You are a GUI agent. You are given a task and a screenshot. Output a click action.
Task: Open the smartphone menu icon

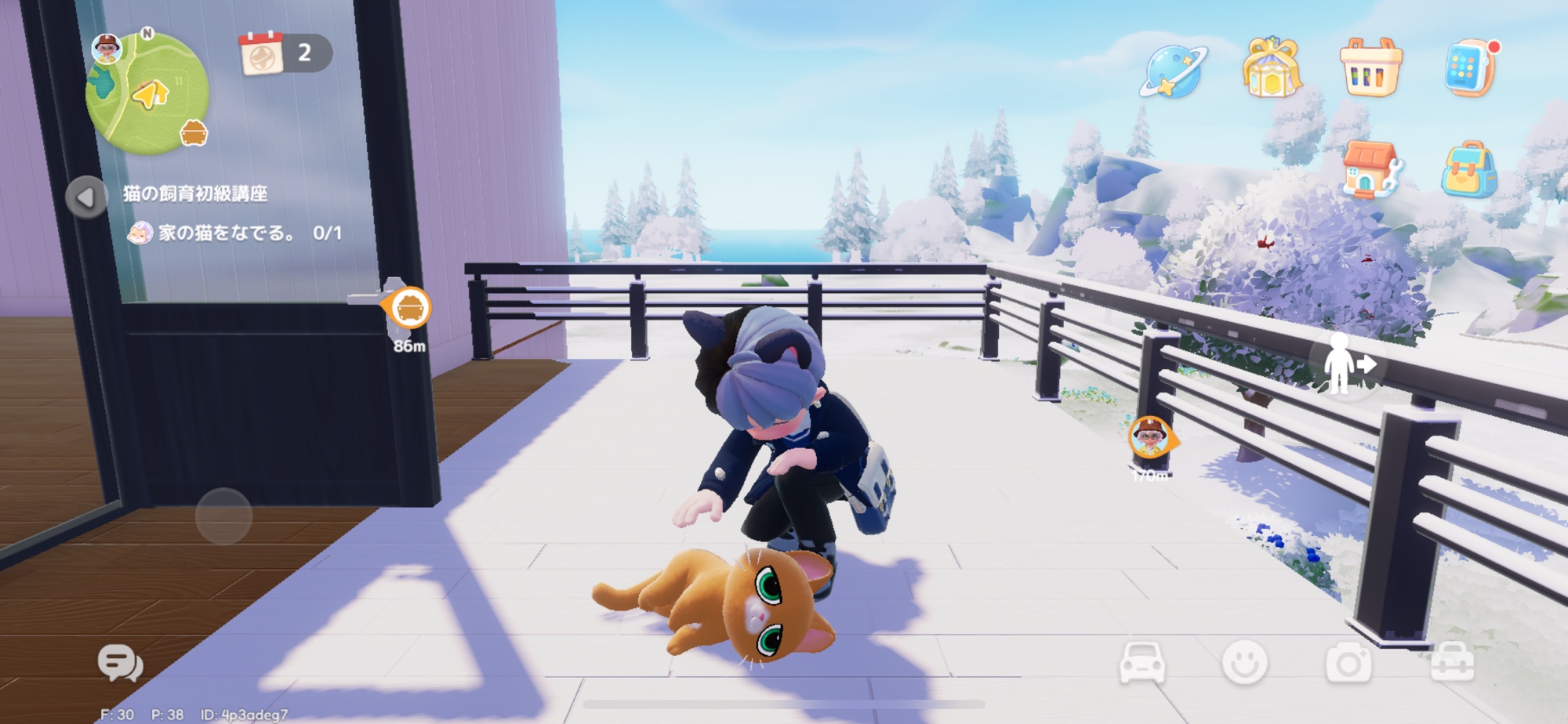1468,69
